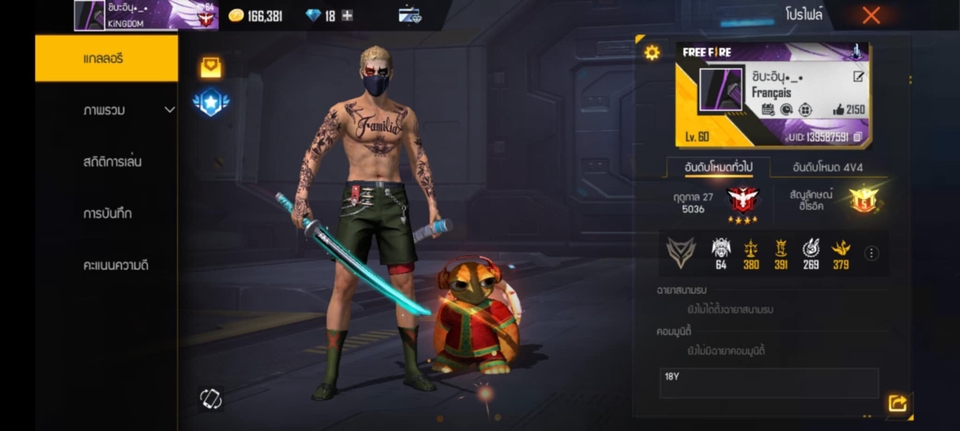Image resolution: width=960 pixels, height=431 pixels.
Task: Click the plus button to add diamonds
Action: pyautogui.click(x=347, y=16)
